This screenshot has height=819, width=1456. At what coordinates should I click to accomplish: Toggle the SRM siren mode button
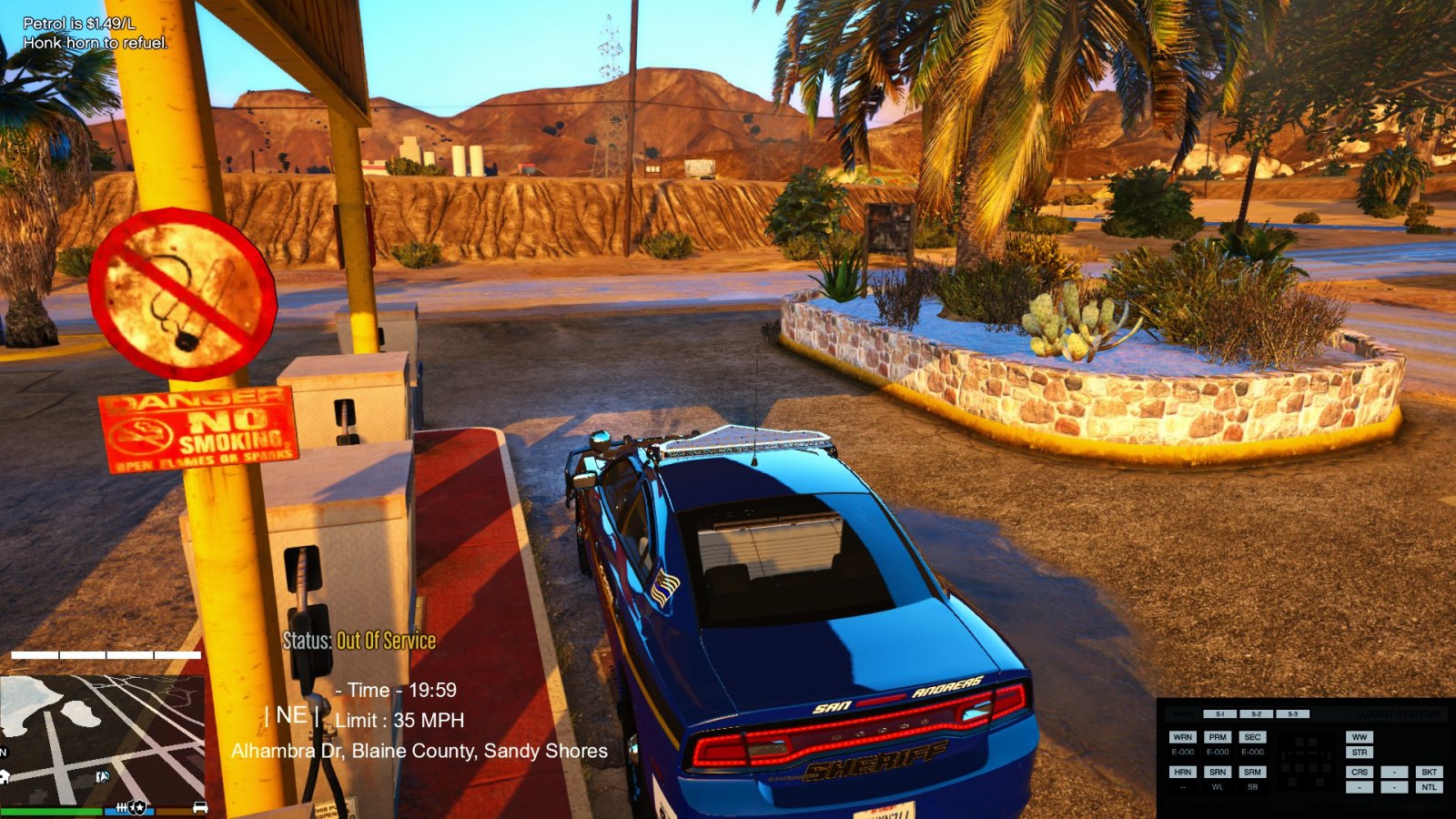coord(1252,772)
